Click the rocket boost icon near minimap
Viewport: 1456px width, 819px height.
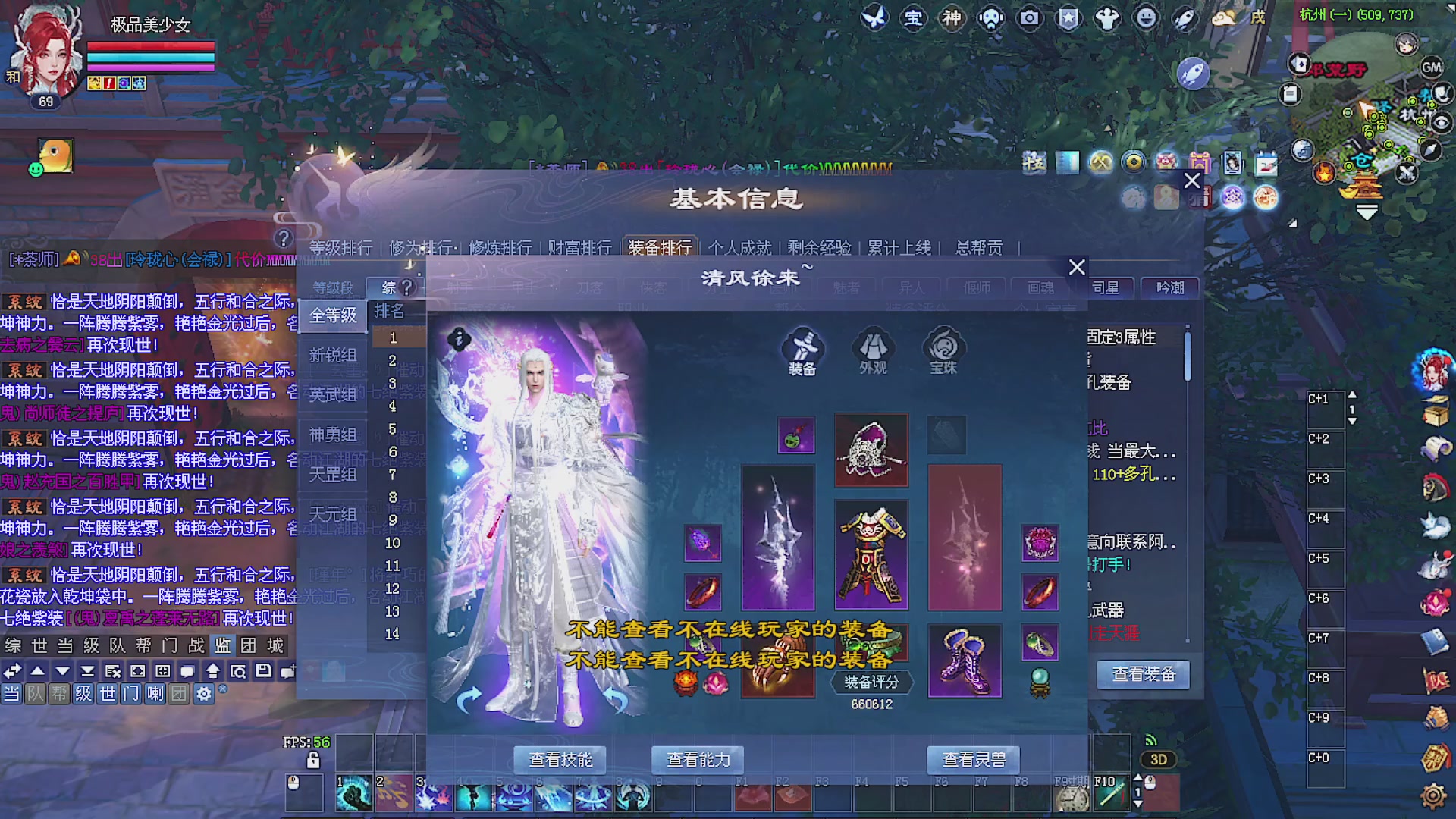[1195, 72]
